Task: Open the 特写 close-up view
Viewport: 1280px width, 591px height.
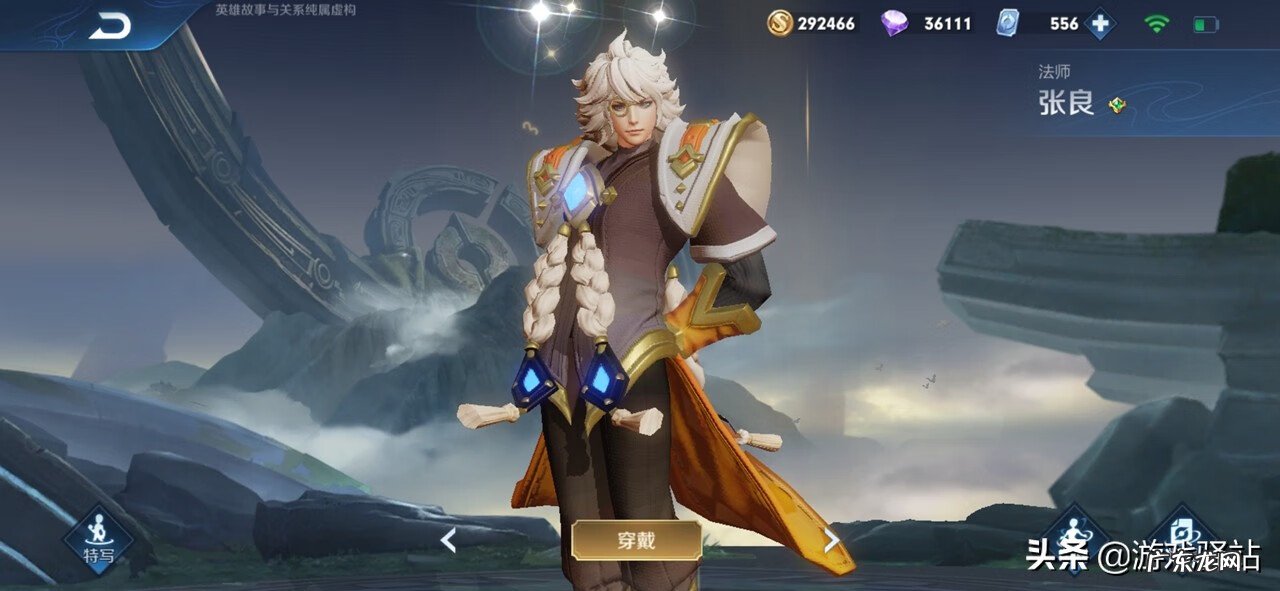Action: (98, 538)
